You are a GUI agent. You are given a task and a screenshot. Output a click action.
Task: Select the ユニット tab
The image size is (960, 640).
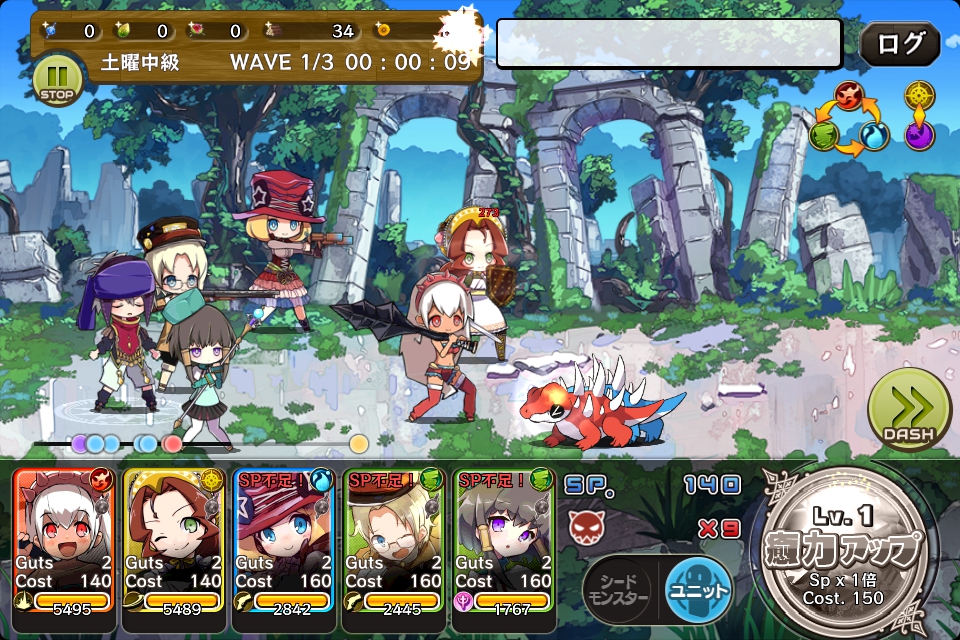coord(696,588)
